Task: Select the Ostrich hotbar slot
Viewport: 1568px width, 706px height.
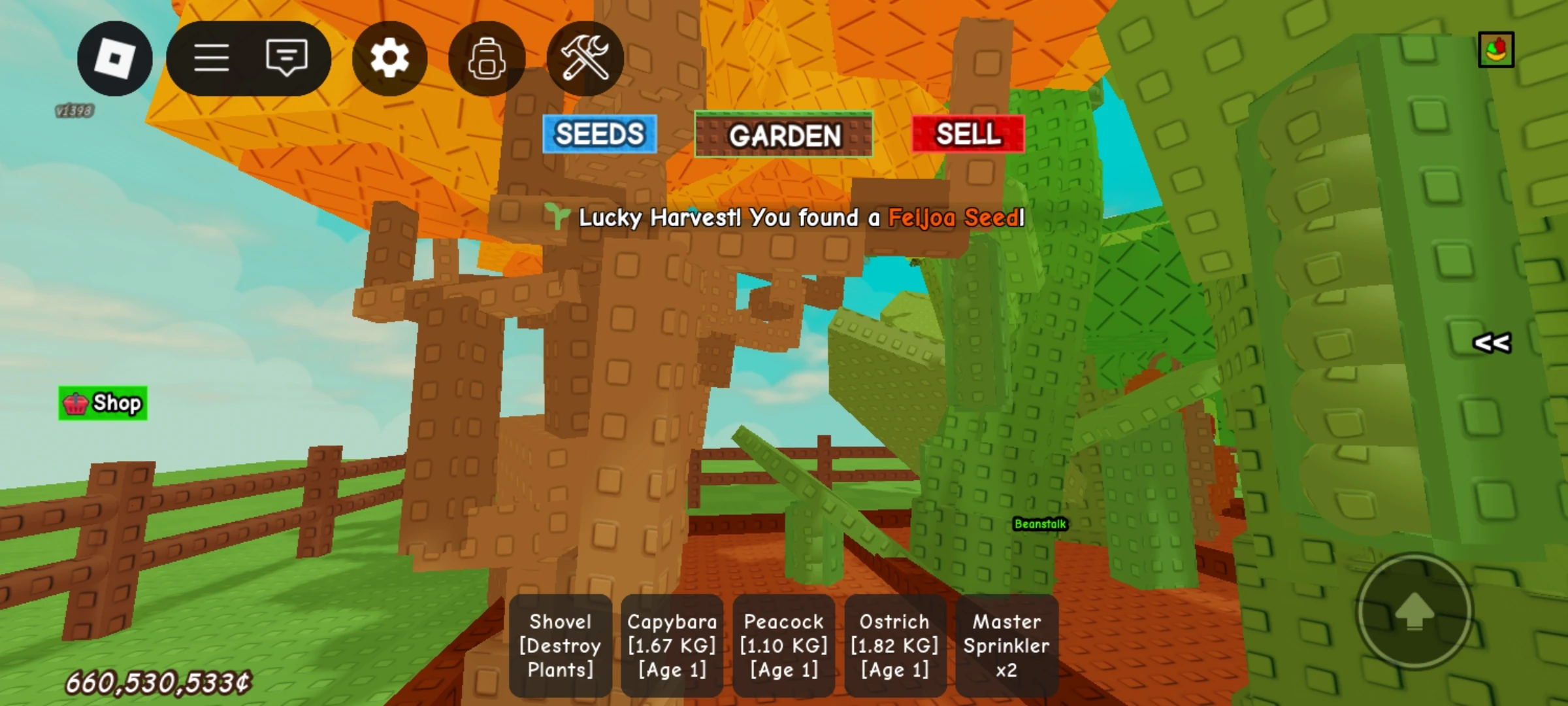Action: [x=894, y=645]
